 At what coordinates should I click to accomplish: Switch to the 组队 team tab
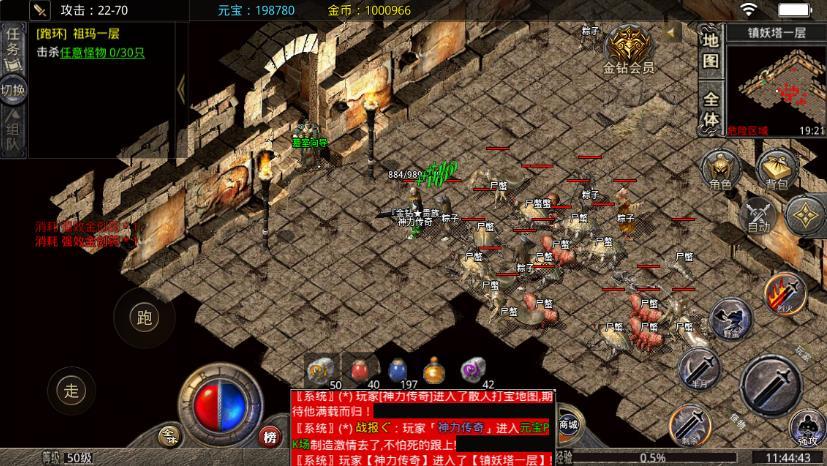tap(13, 138)
